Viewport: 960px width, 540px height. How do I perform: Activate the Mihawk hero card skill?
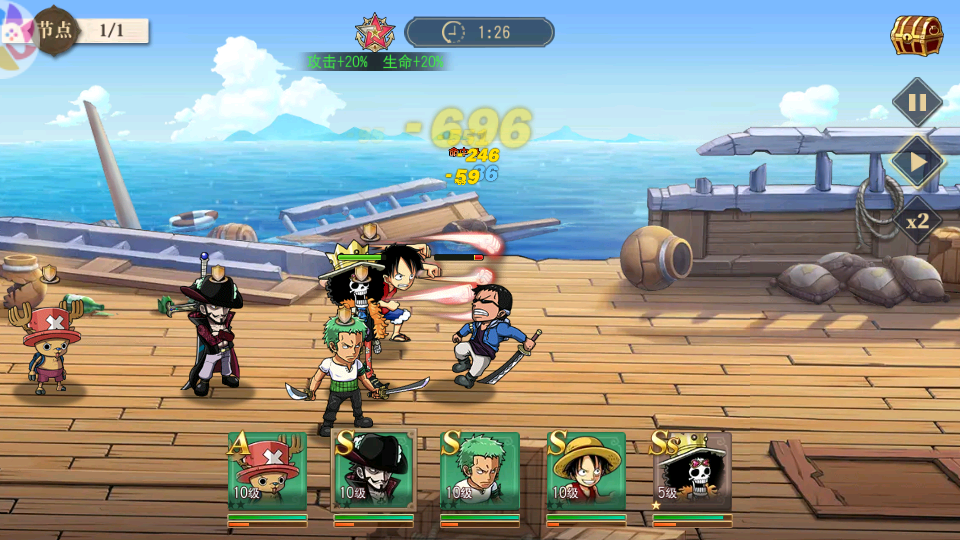(373, 472)
